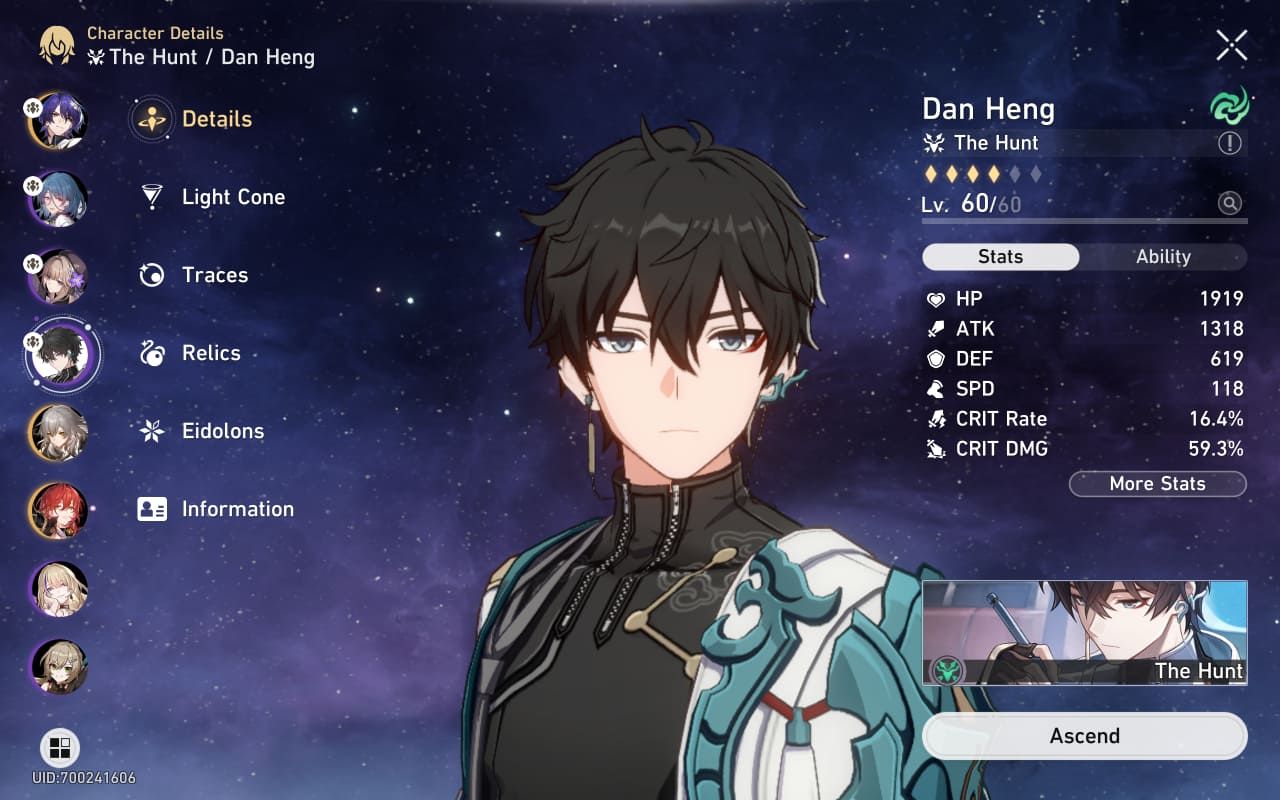The height and width of the screenshot is (800, 1280).
Task: Click The Hunt path emblem under Dan Heng's name
Action: pyautogui.click(x=934, y=143)
